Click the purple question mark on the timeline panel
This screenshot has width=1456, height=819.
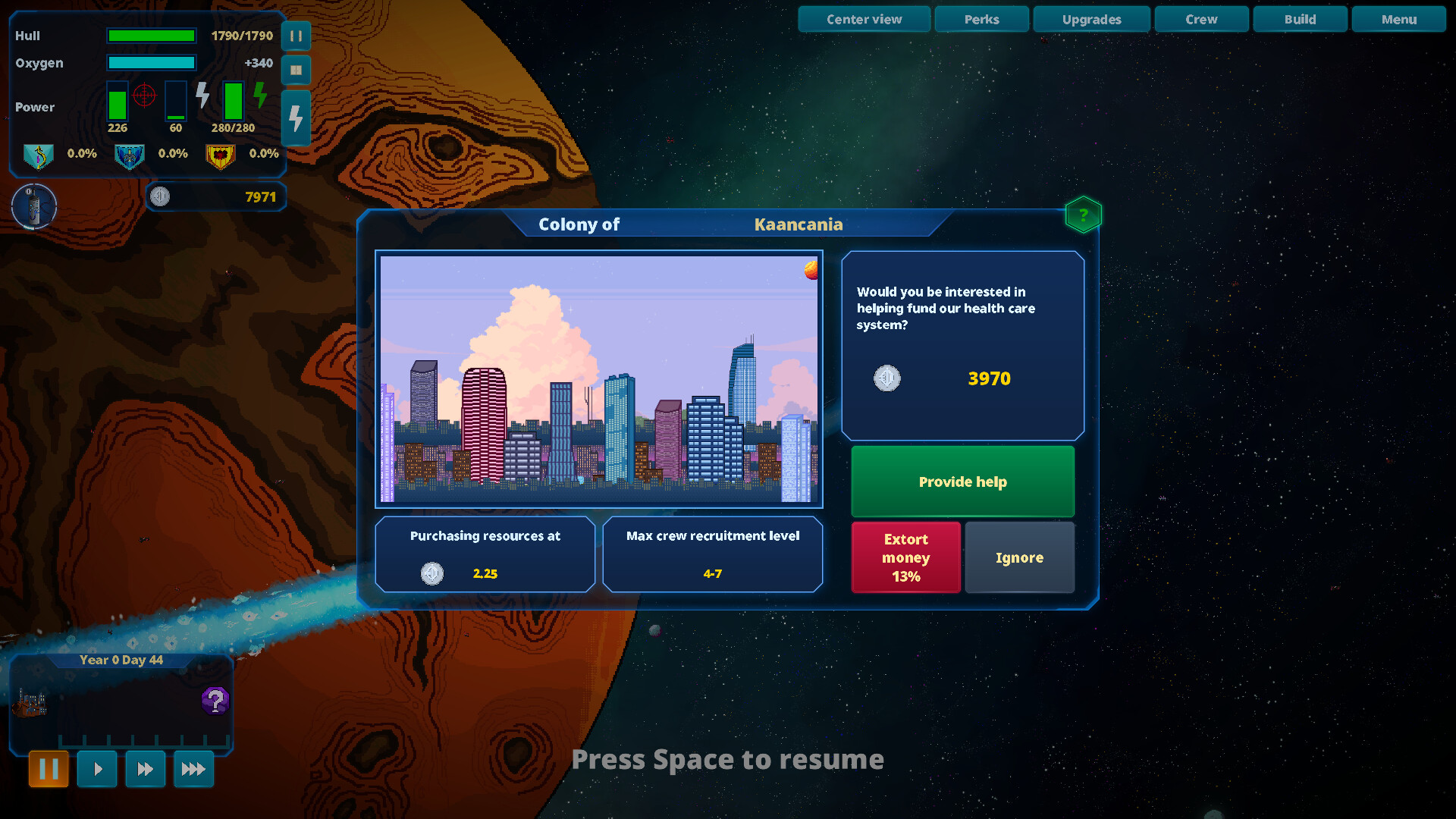coord(216,701)
